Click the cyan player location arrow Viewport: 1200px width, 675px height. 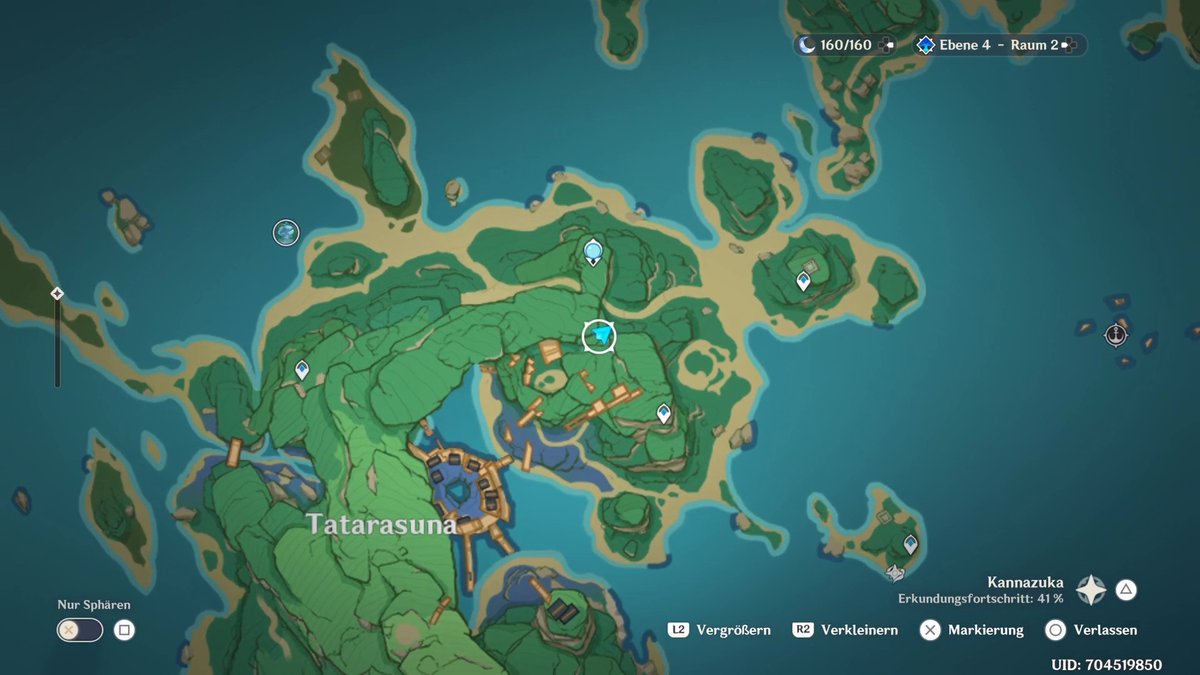tap(599, 337)
